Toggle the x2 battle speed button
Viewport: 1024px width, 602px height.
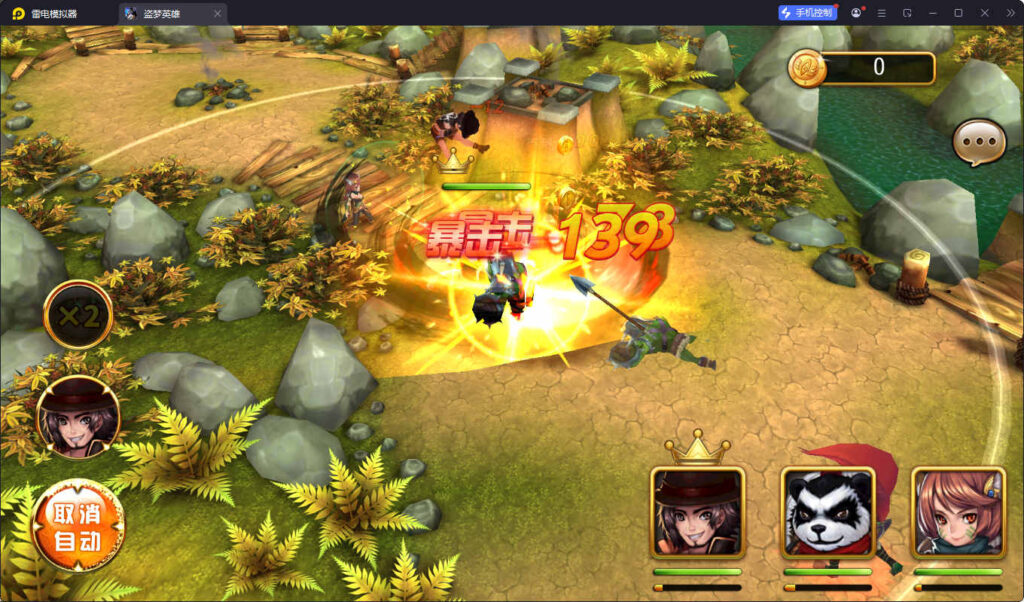coord(78,316)
